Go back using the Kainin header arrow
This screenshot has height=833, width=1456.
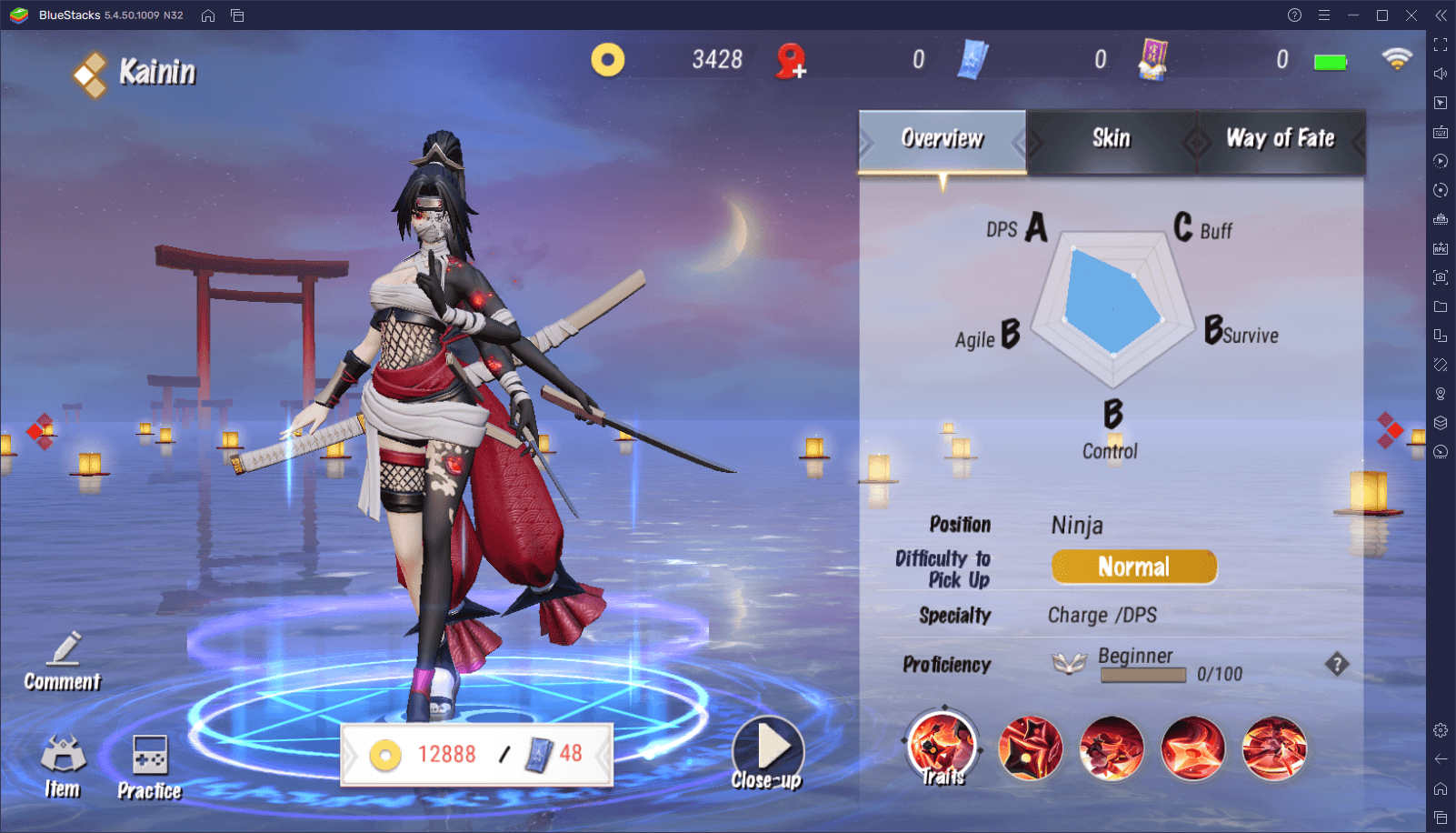click(x=90, y=75)
